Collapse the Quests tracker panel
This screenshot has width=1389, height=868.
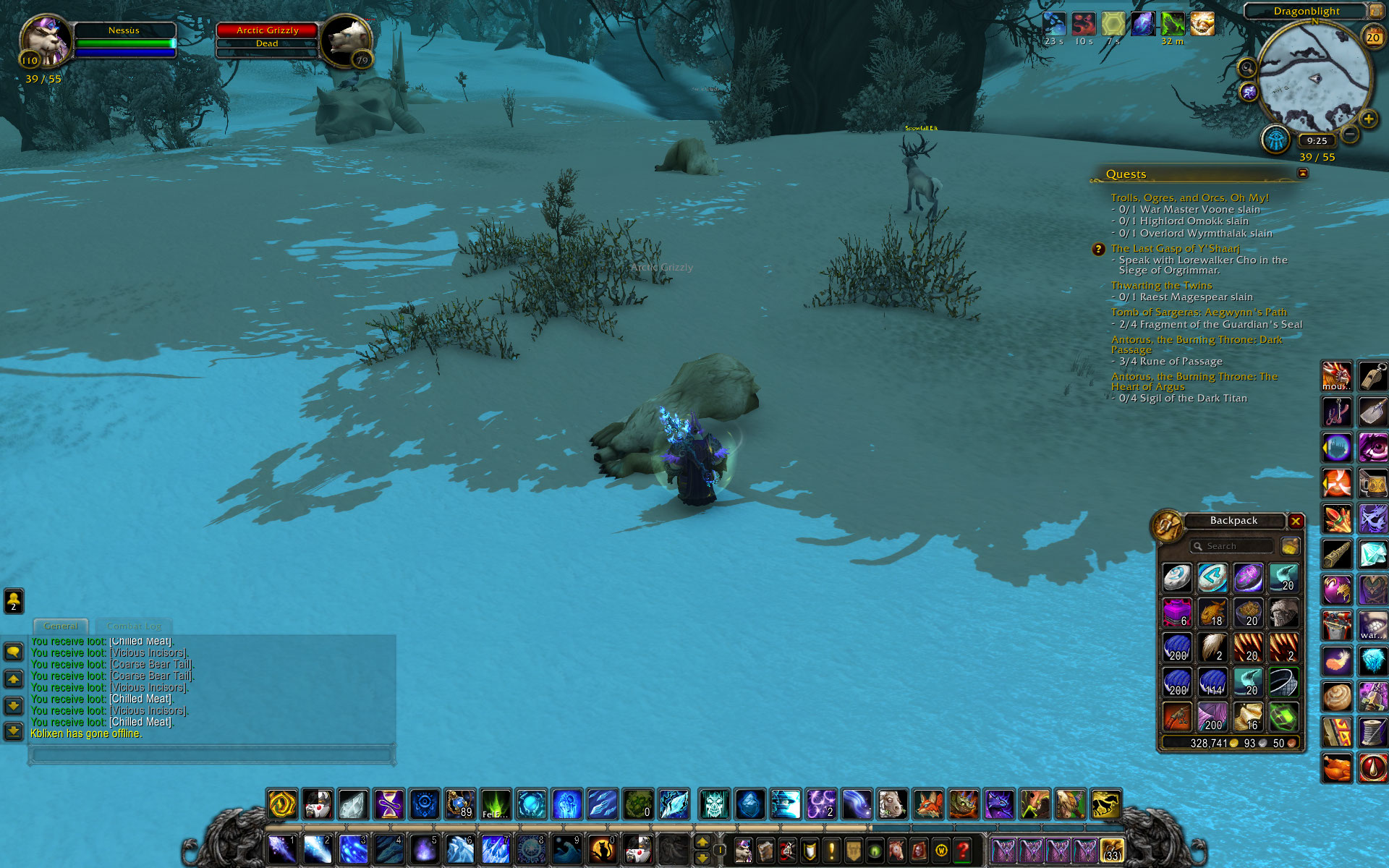[x=1303, y=174]
